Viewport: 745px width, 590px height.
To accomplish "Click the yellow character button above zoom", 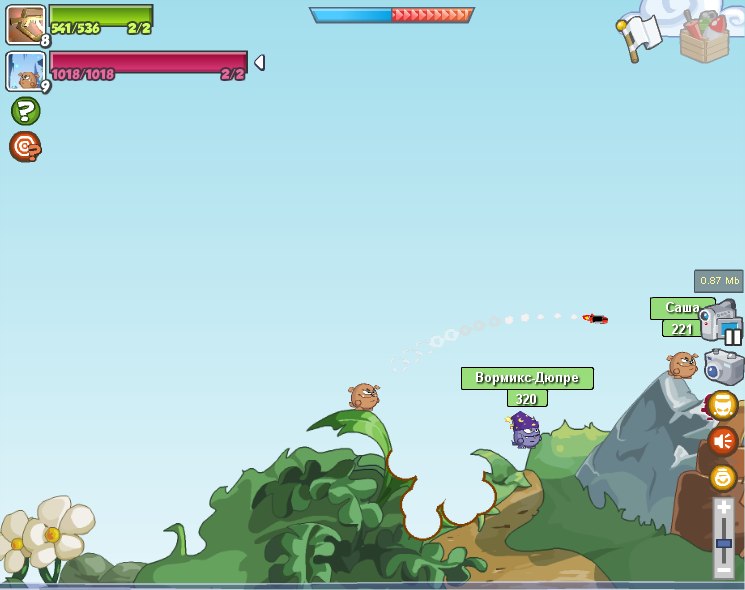I will (x=723, y=477).
